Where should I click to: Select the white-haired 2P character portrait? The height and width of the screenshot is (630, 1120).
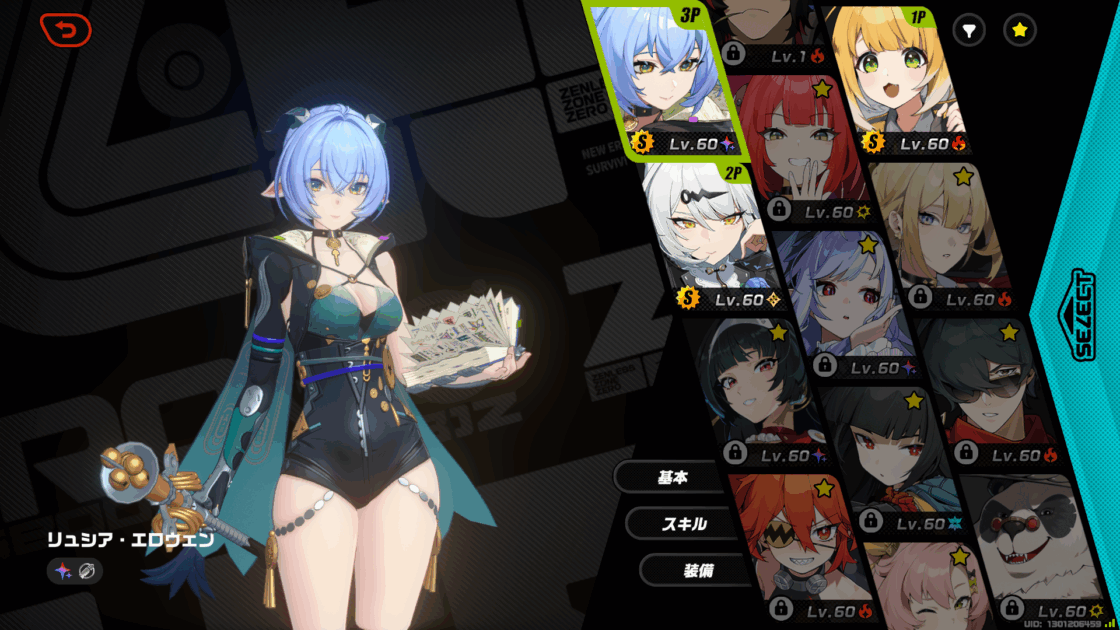[x=712, y=235]
